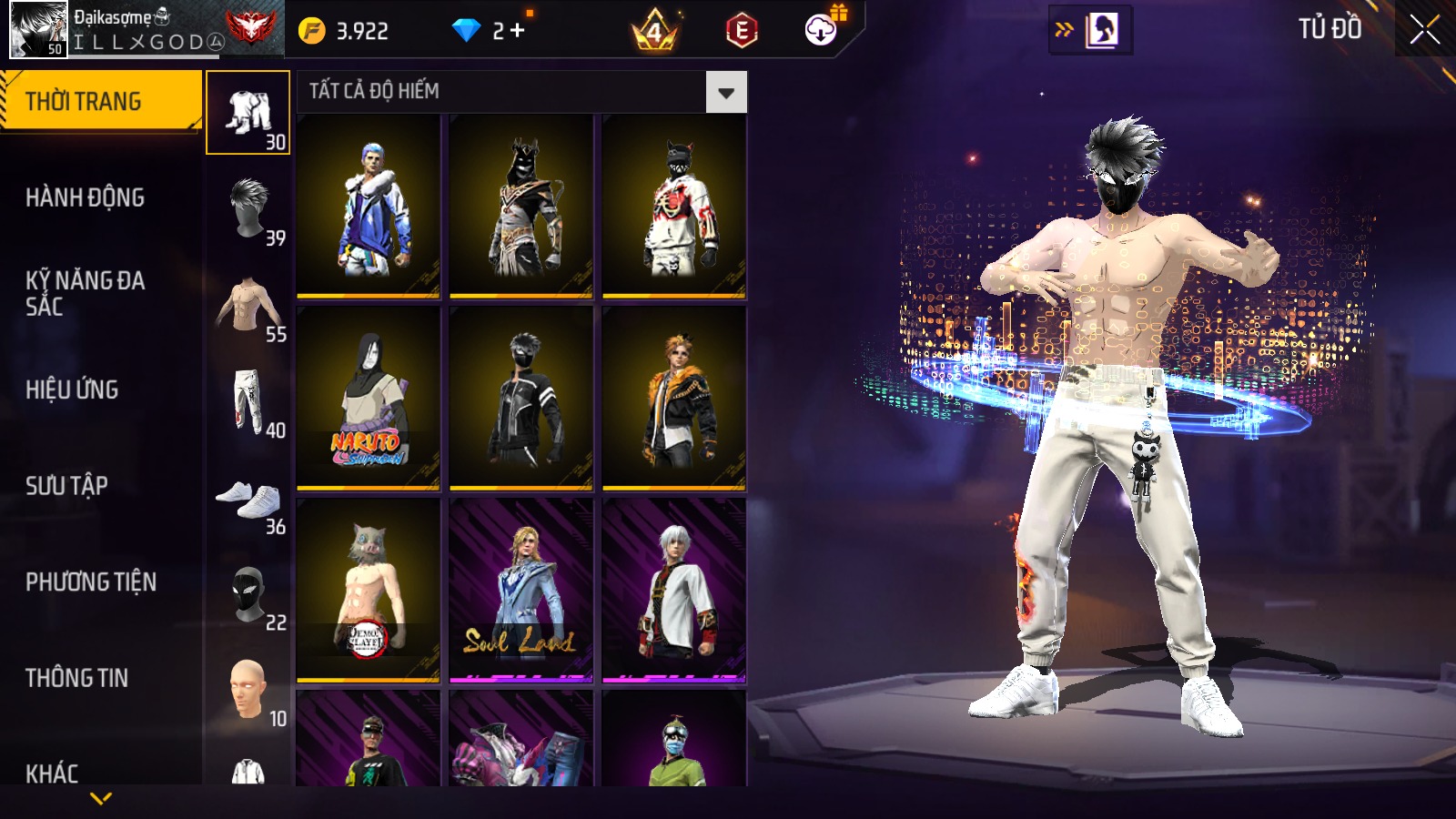Pick the Naruto Shippuden outfit bundle
Screen dimensions: 1456x819
click(x=369, y=398)
